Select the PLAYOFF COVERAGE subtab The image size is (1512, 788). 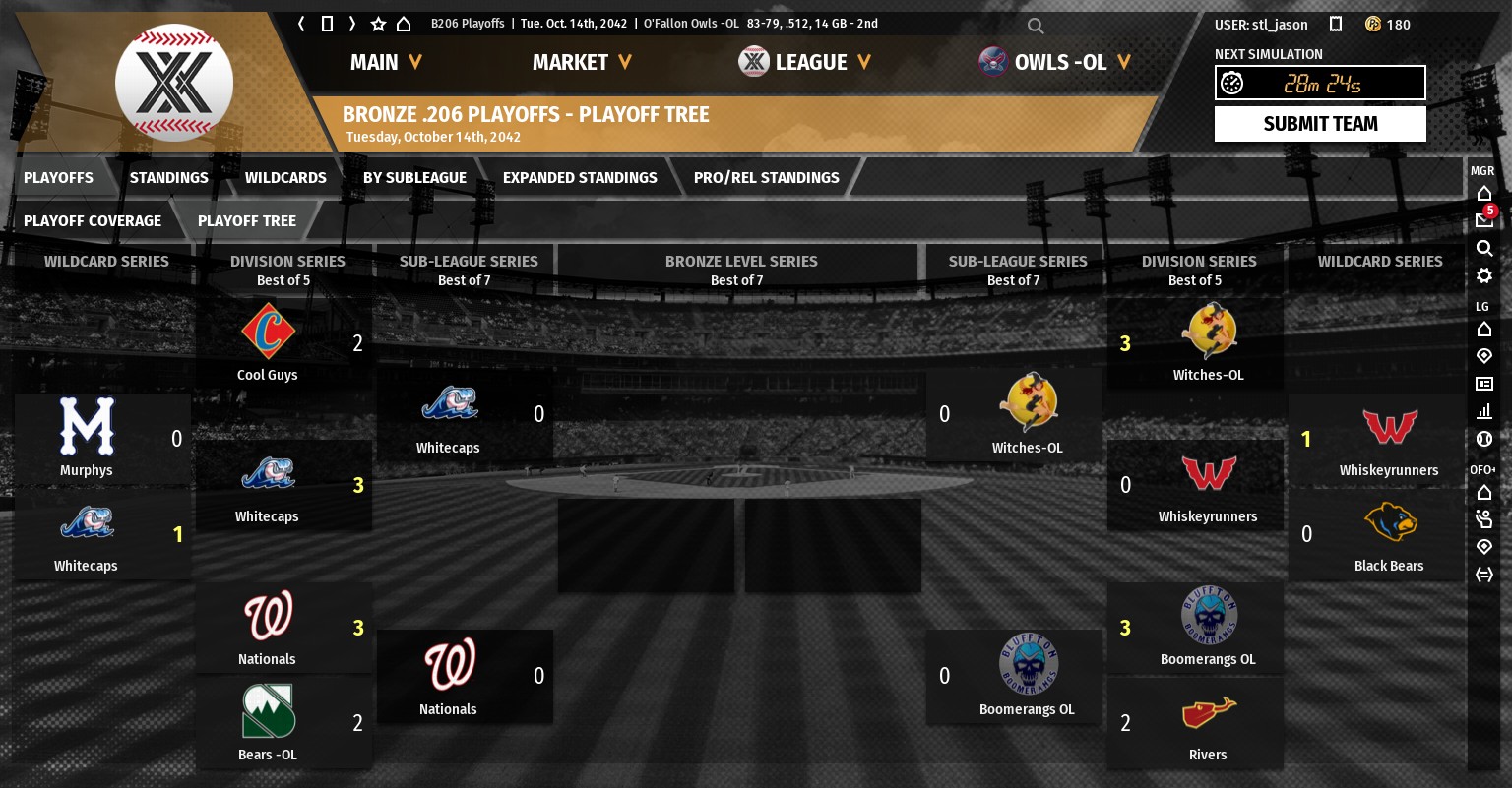(93, 221)
